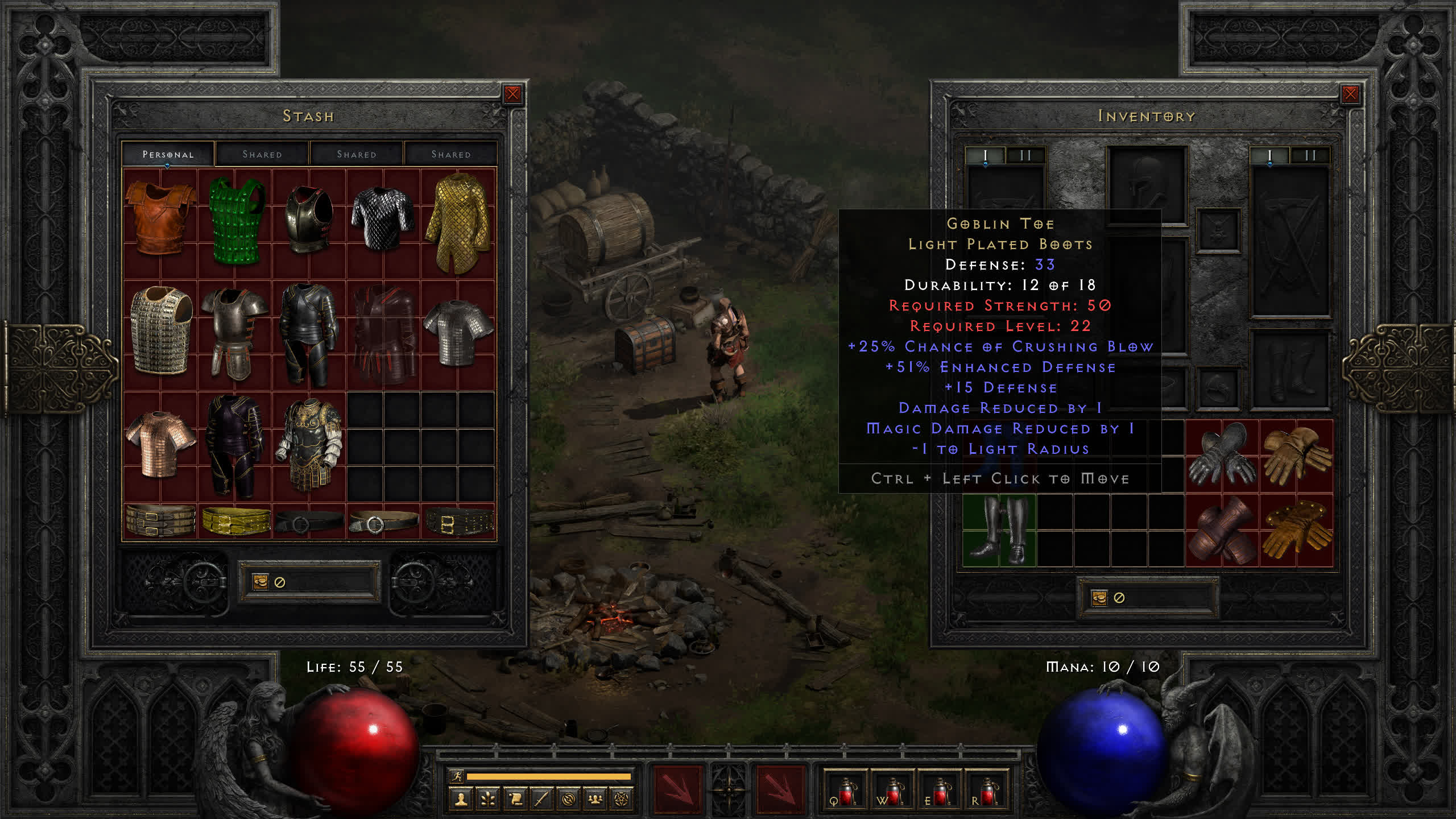Viewport: 1456px width, 819px height.
Task: Open the party screen icon
Action: point(595,800)
